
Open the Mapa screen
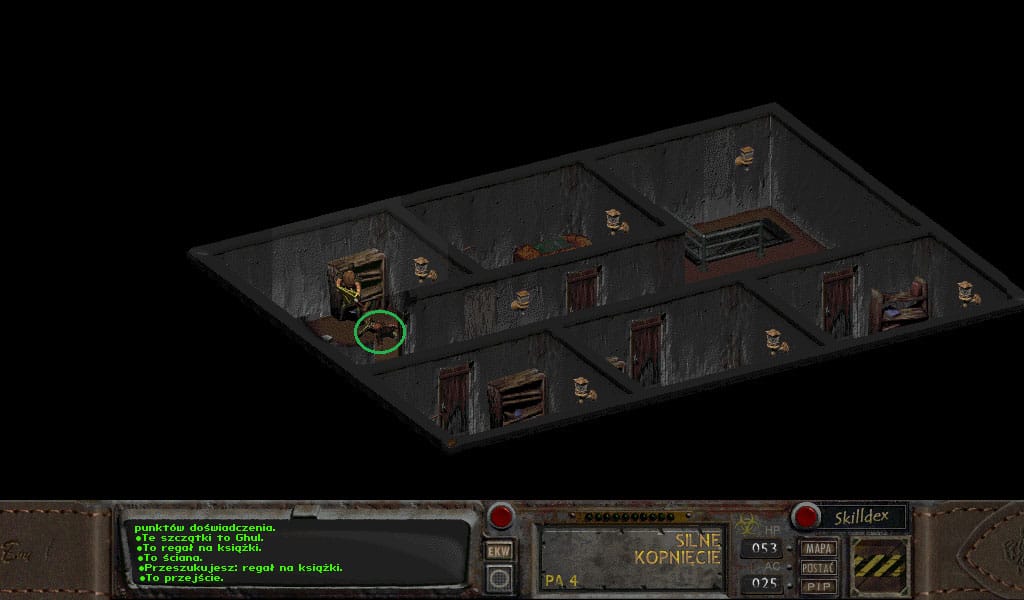point(820,548)
